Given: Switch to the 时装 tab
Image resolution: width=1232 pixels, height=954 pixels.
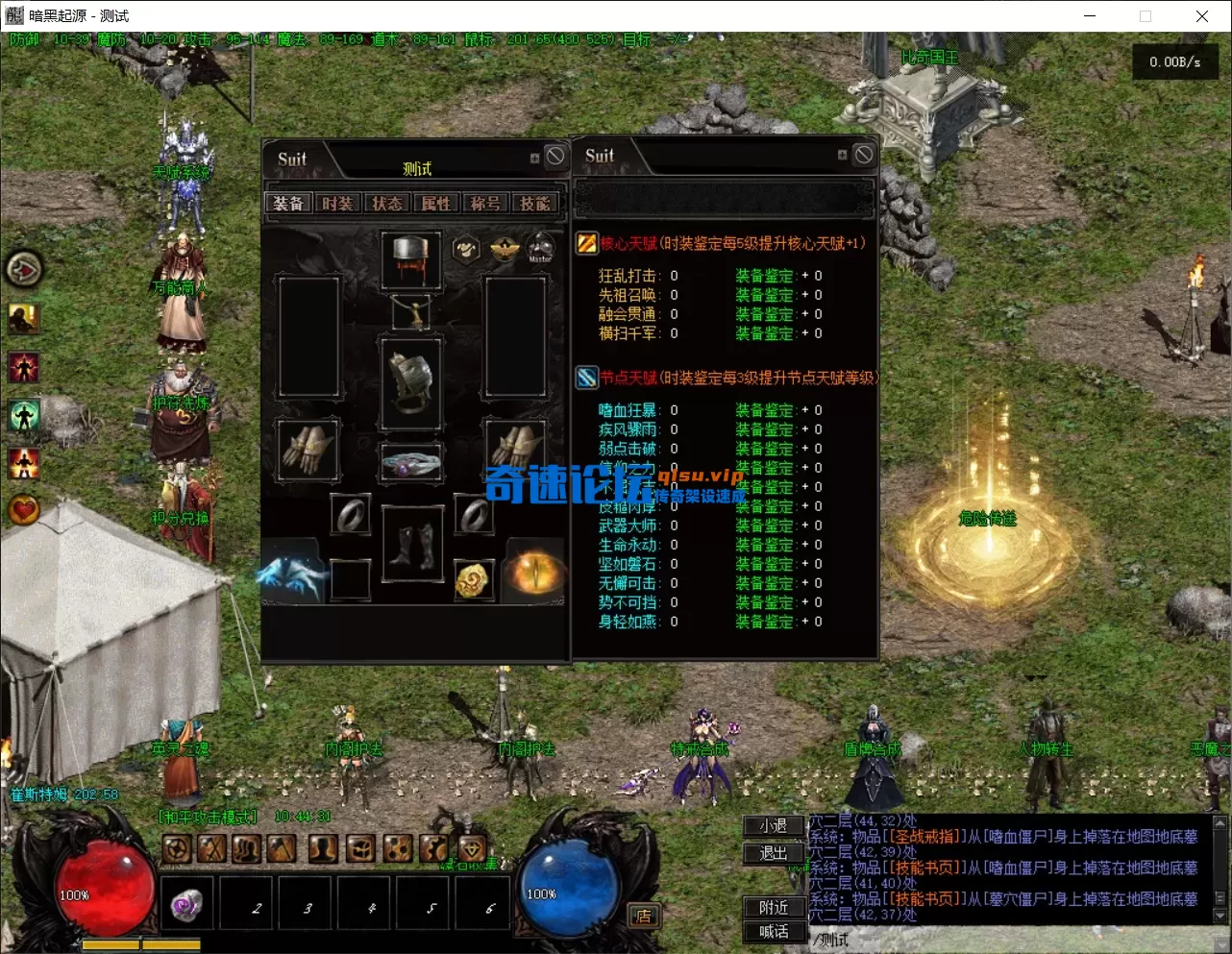Looking at the screenshot, I should (x=337, y=204).
